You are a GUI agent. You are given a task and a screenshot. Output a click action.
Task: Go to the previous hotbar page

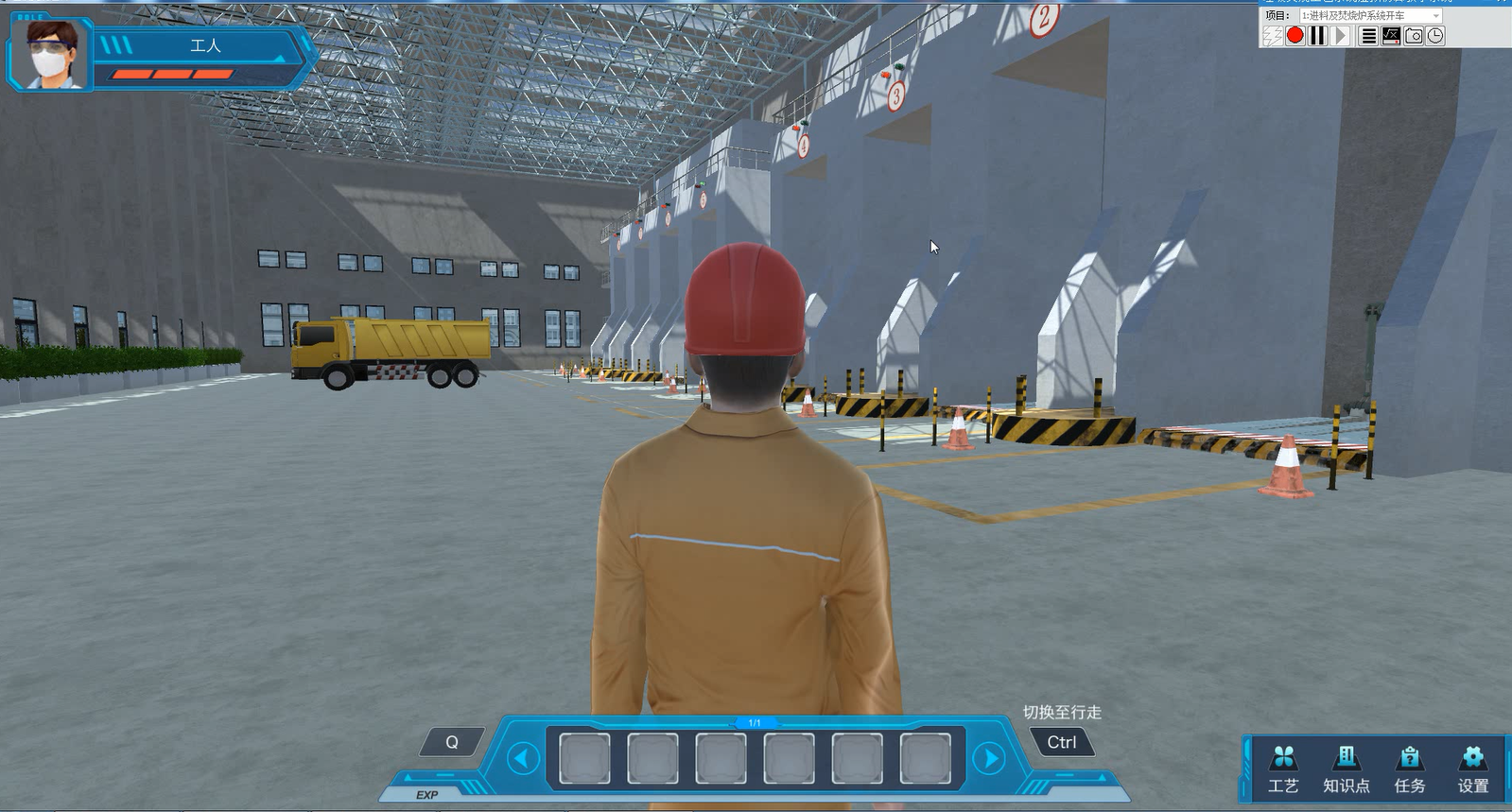coord(523,758)
